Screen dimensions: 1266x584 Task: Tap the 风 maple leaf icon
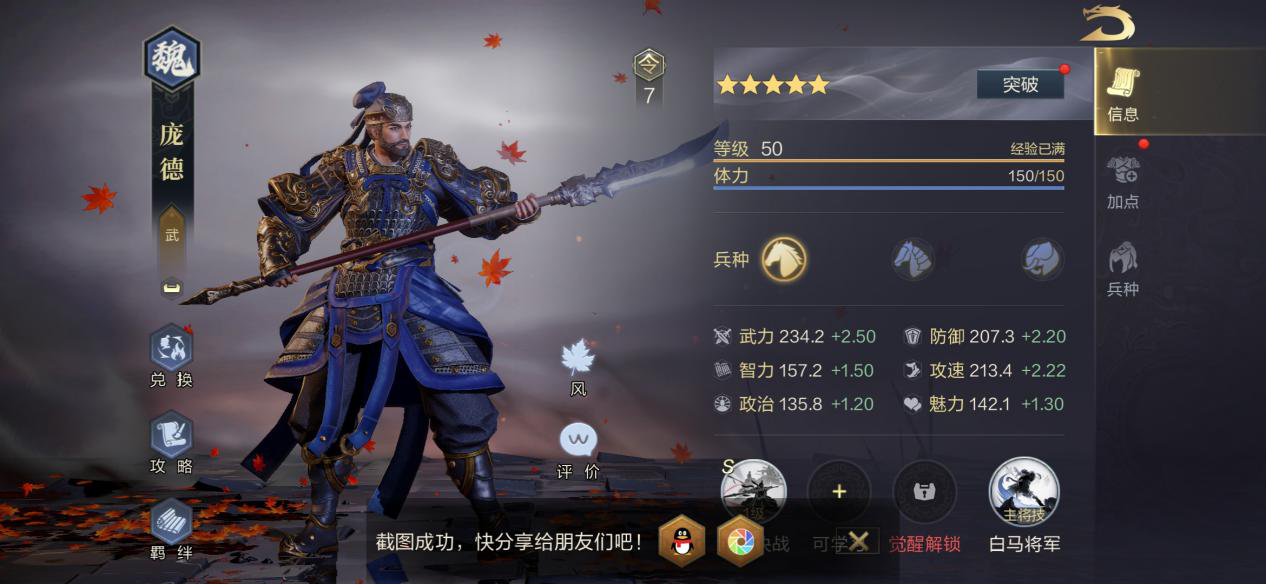(578, 366)
